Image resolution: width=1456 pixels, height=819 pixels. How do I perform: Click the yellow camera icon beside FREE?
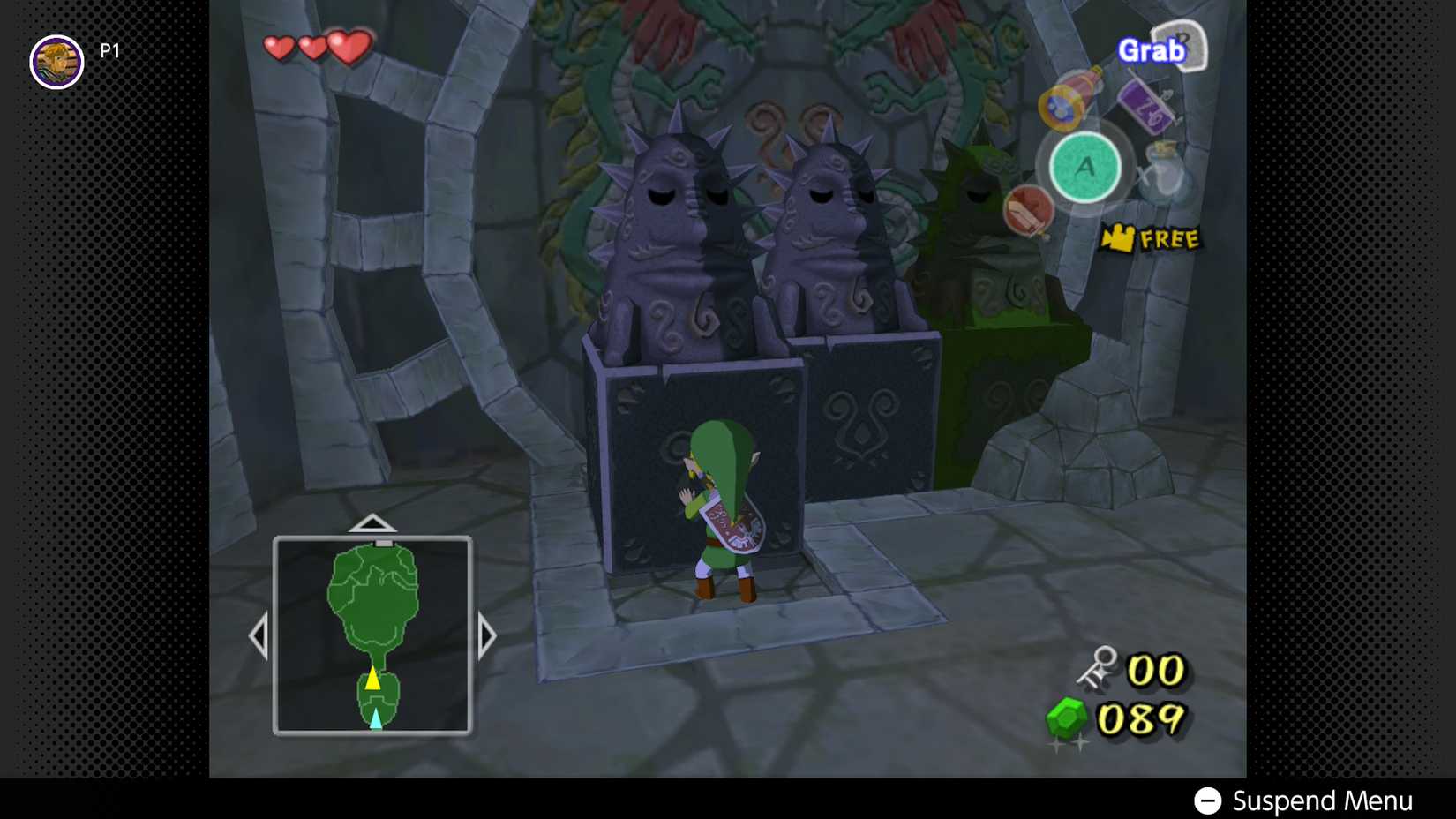click(x=1117, y=237)
